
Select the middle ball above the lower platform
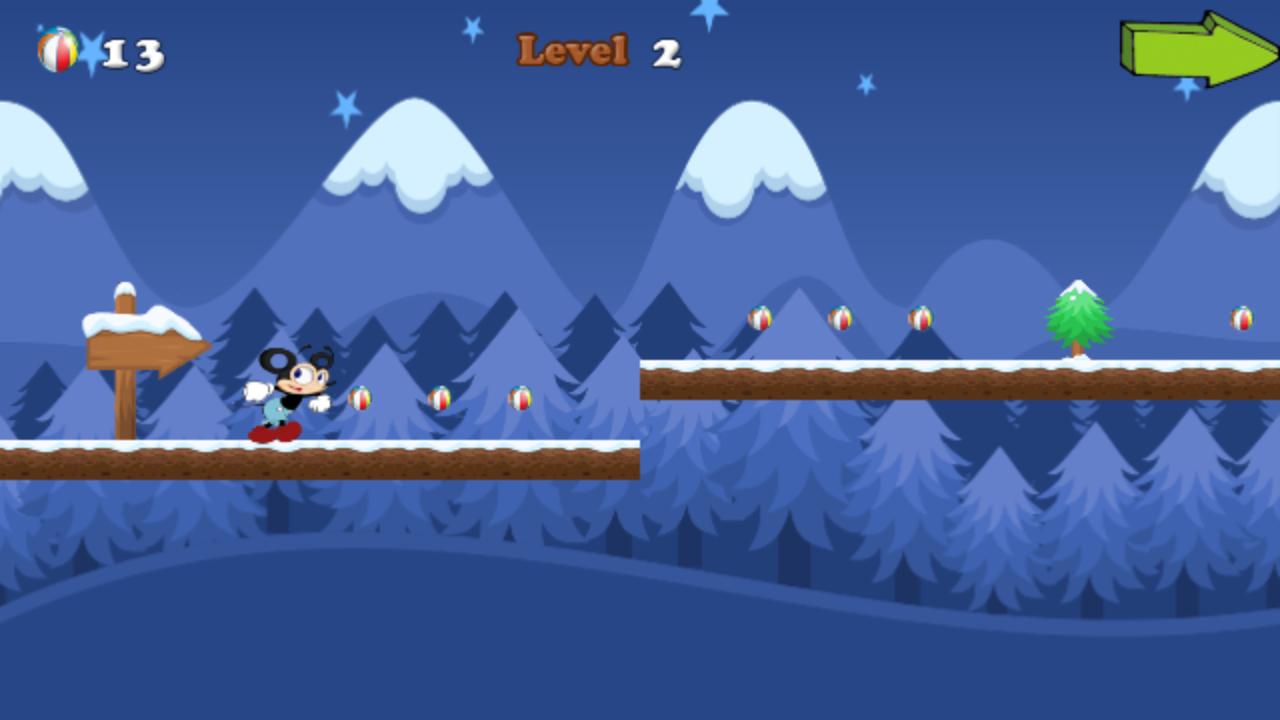click(438, 398)
